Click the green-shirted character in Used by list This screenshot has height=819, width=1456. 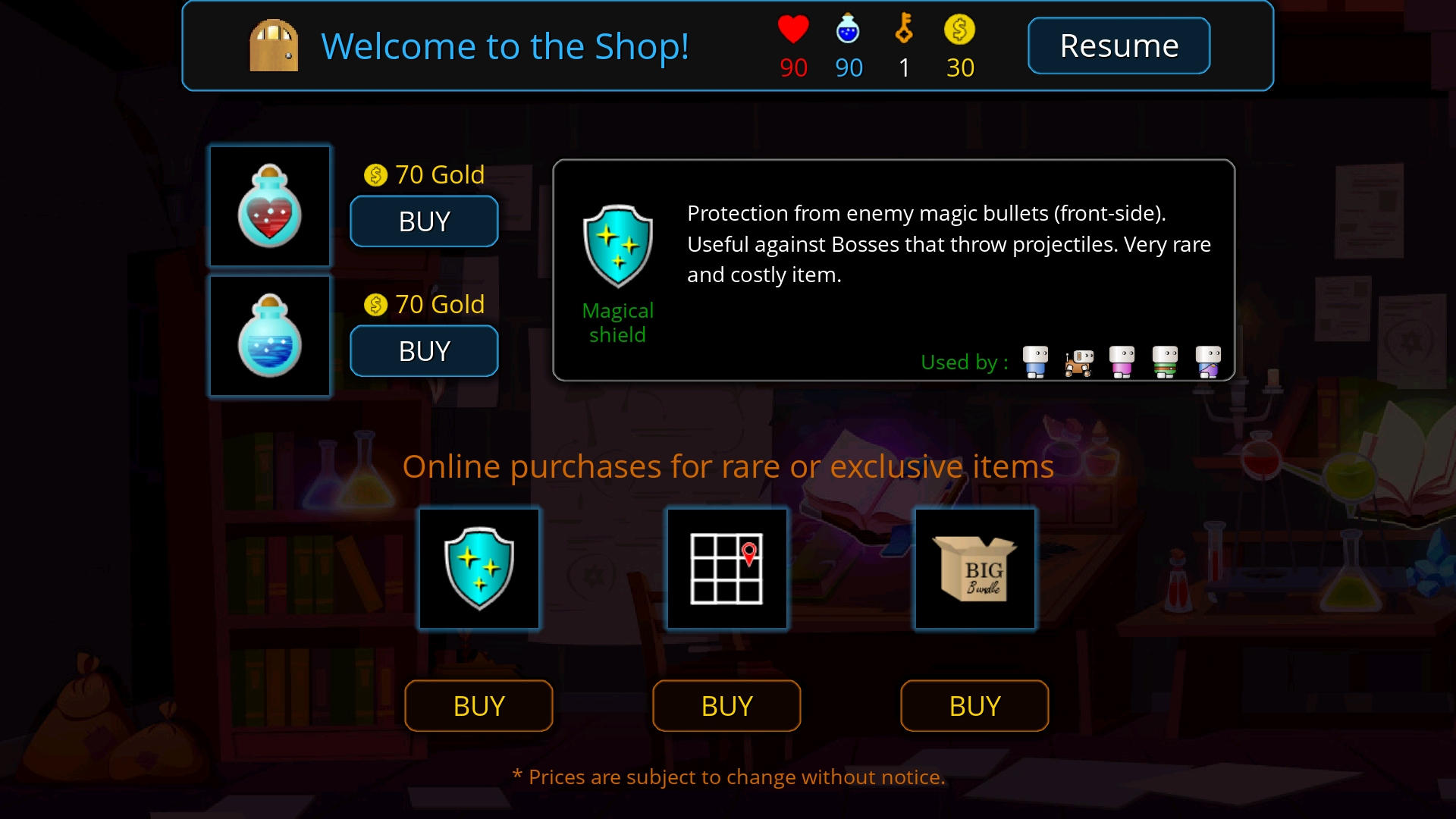coord(1166,362)
